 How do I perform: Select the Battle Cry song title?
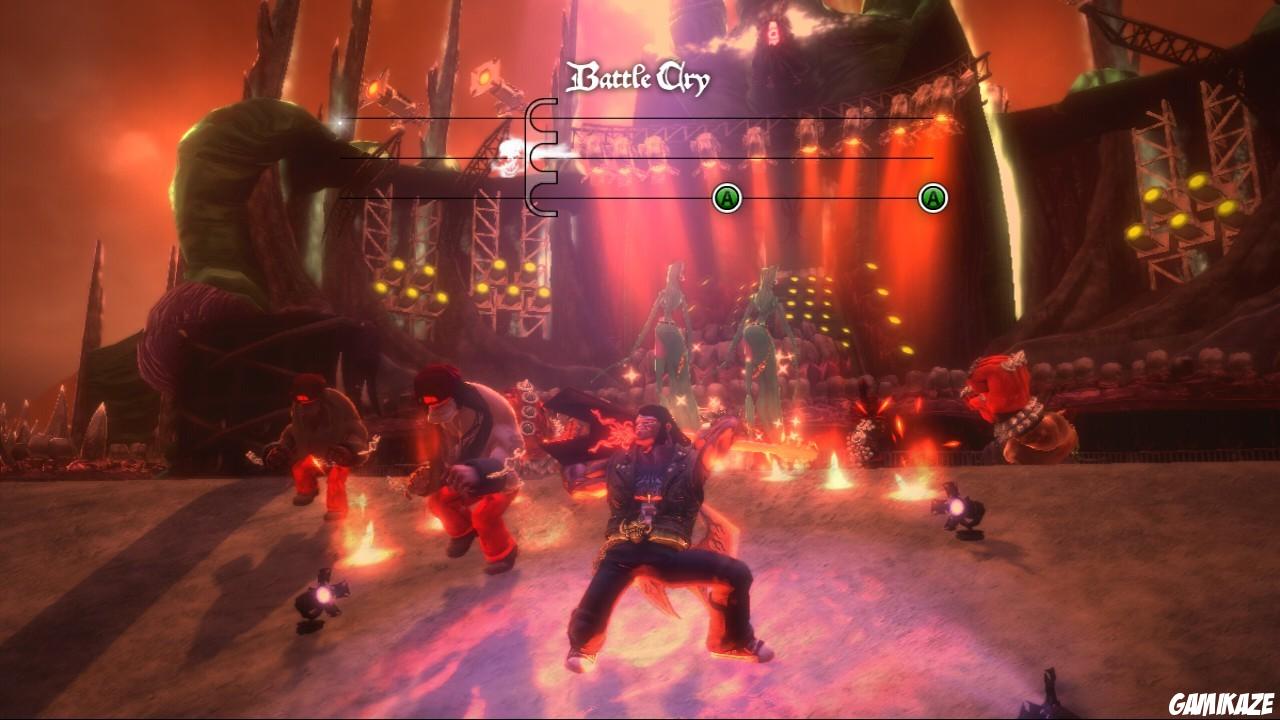click(639, 76)
